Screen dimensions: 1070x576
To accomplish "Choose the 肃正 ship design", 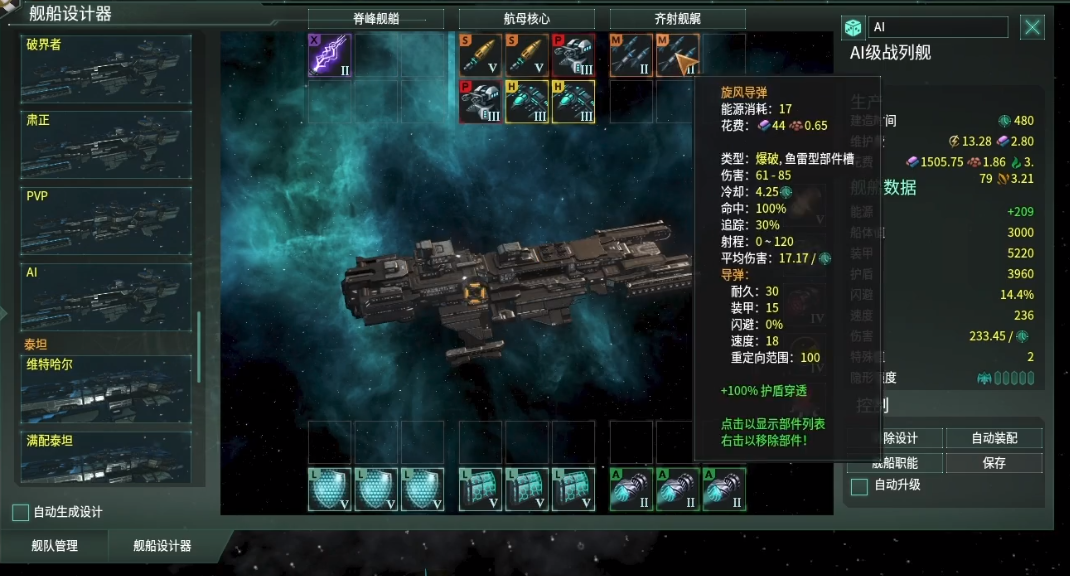I will [105, 144].
